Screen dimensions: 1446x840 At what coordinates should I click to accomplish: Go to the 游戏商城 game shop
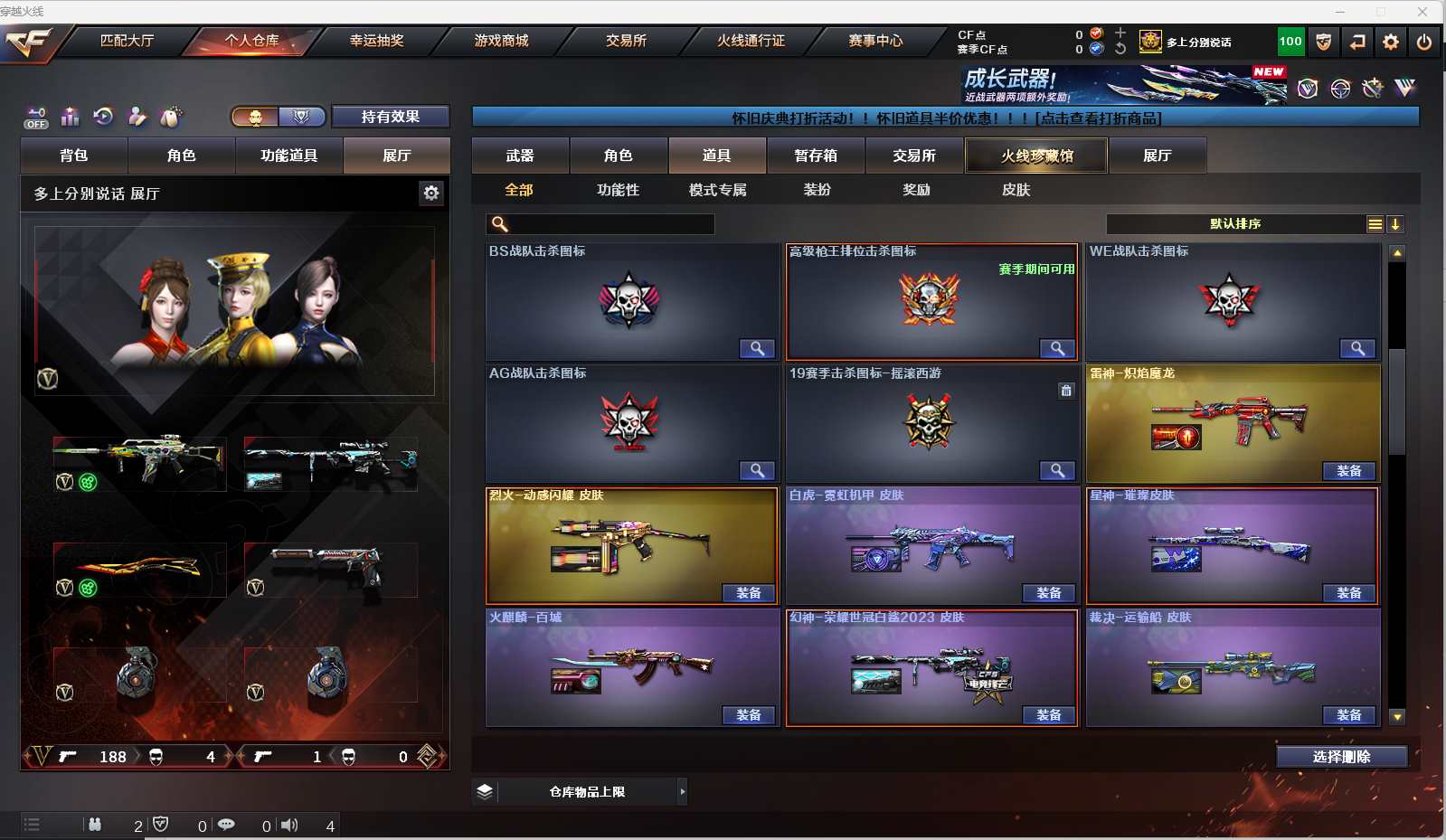(501, 41)
